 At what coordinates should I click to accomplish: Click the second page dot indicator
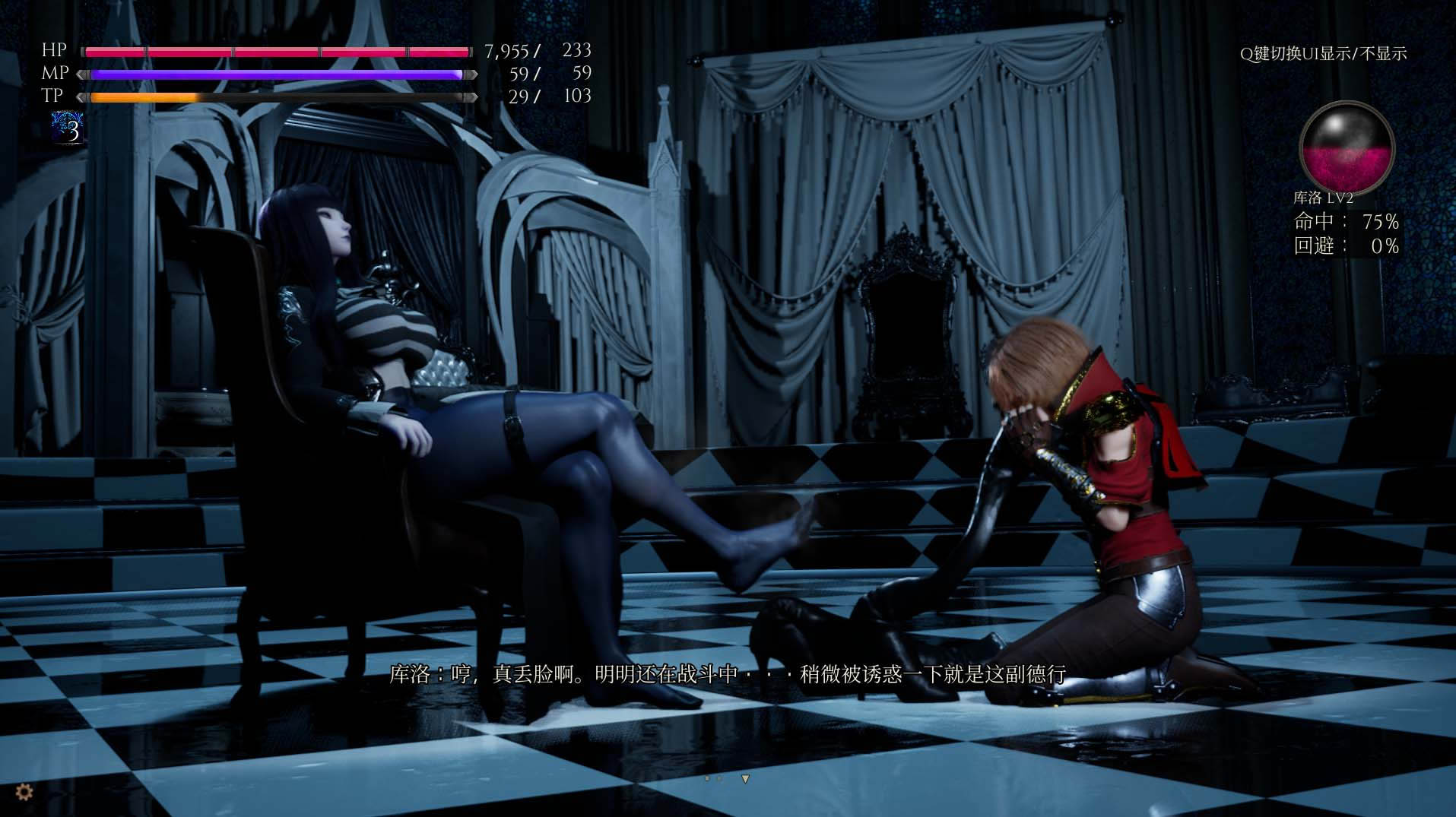tap(719, 778)
